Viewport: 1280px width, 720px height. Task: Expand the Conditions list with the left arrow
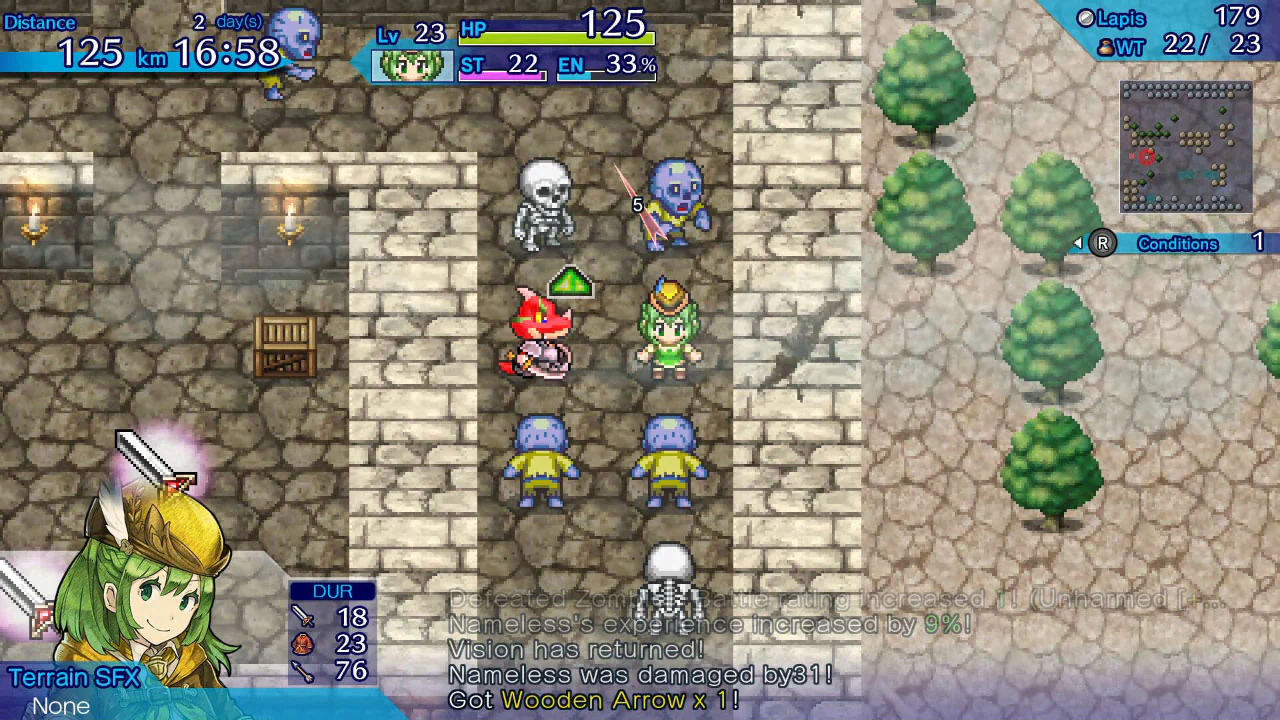click(1076, 243)
